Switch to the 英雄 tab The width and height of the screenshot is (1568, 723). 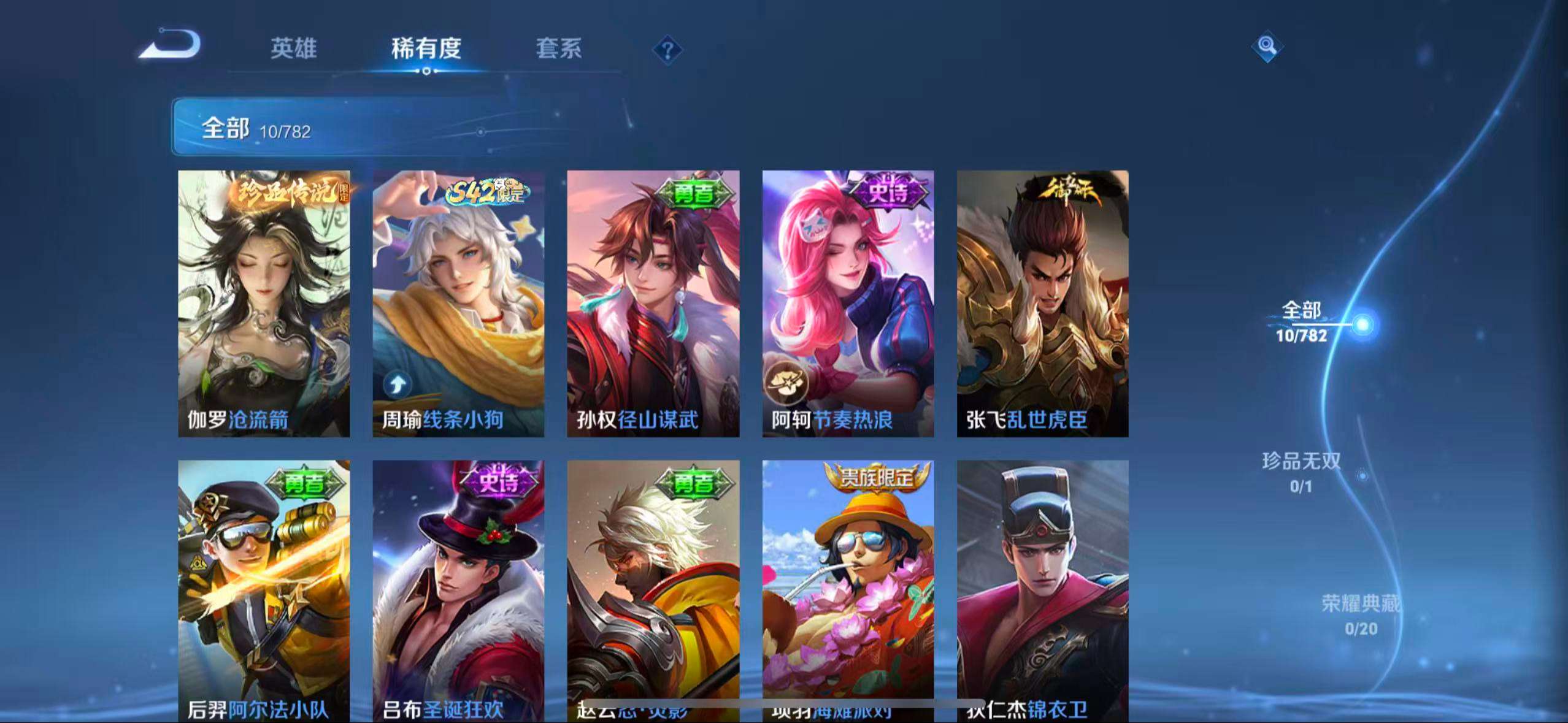(293, 49)
